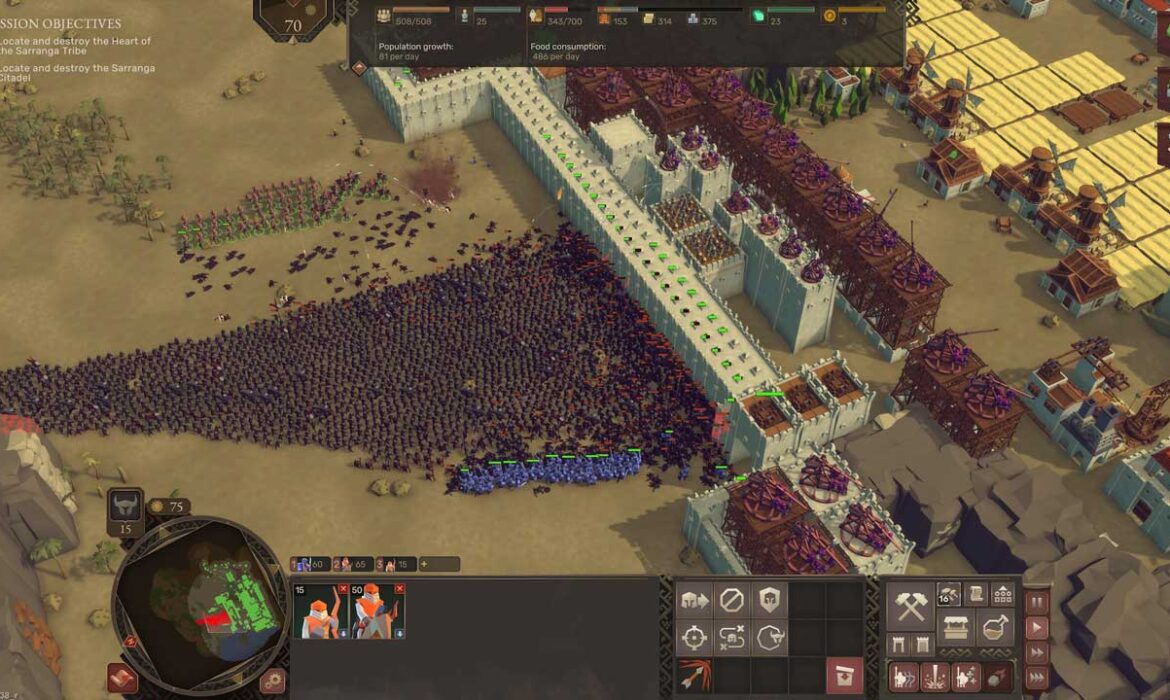Open the settings gear beside the minimap
This screenshot has height=700, width=1170.
(x=272, y=681)
